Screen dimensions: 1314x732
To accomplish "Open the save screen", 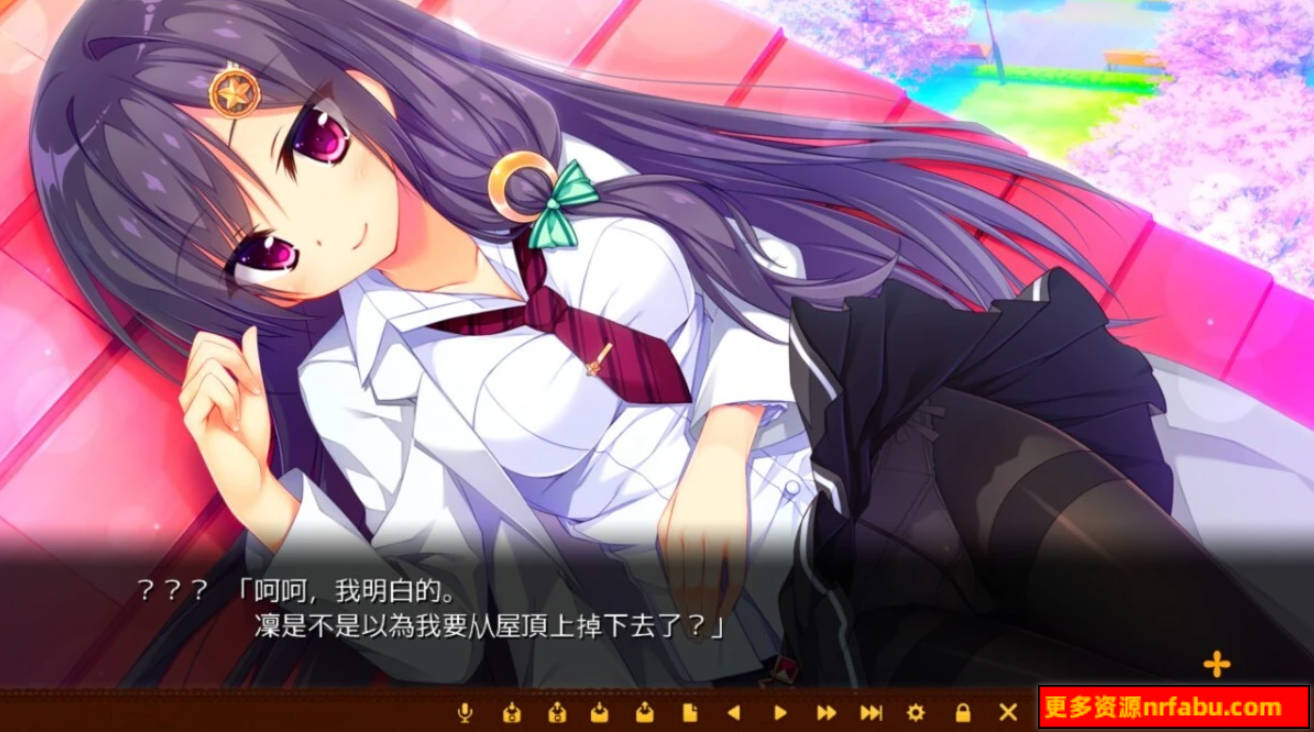I will (601, 714).
